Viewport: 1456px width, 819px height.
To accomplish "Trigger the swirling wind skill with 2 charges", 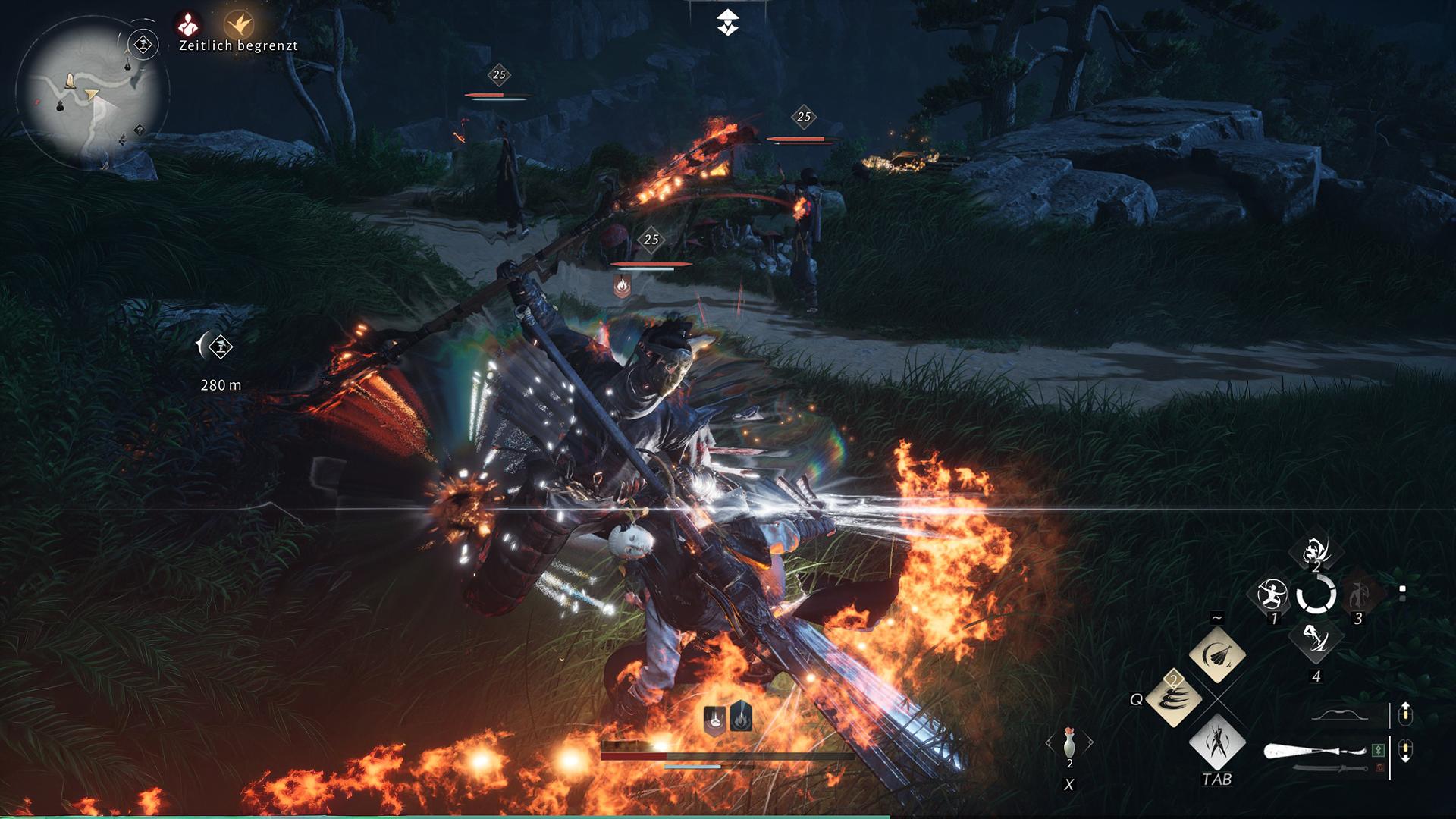I will tap(1174, 699).
